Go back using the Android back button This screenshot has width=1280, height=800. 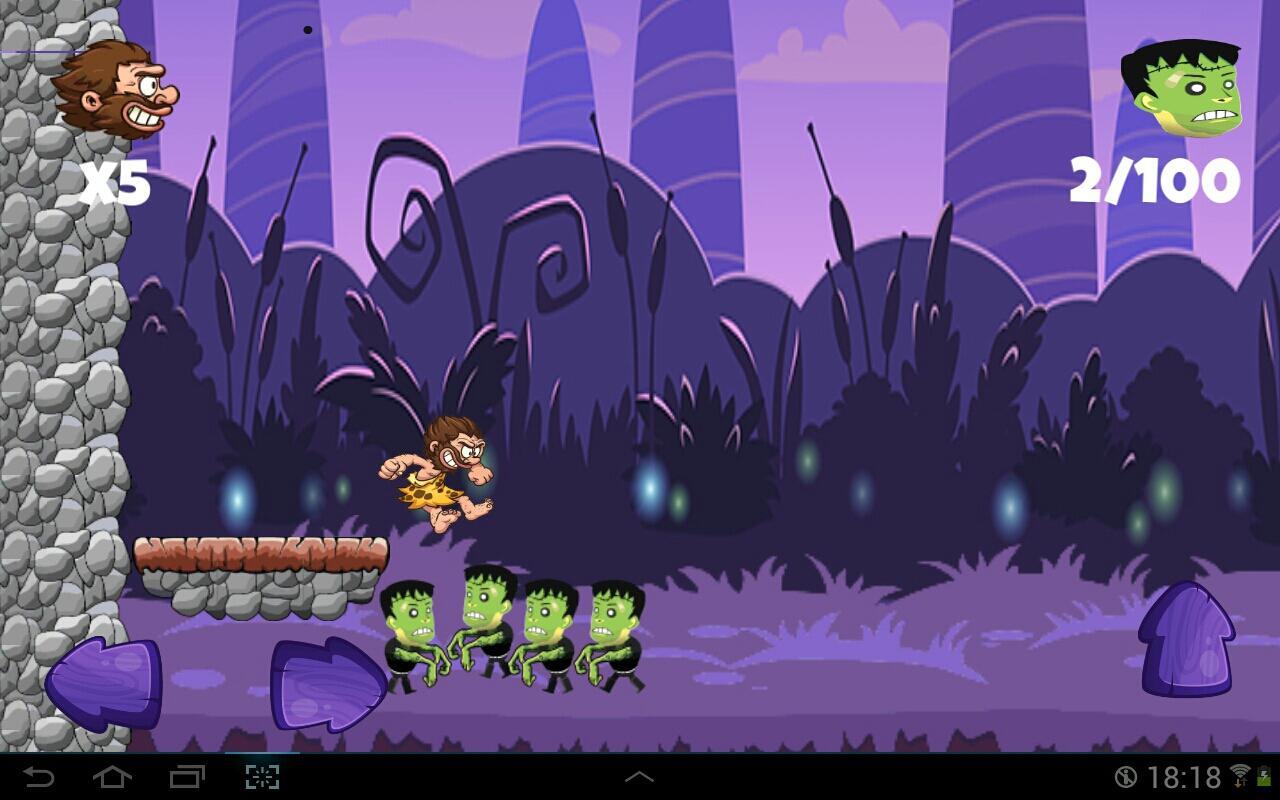(39, 777)
